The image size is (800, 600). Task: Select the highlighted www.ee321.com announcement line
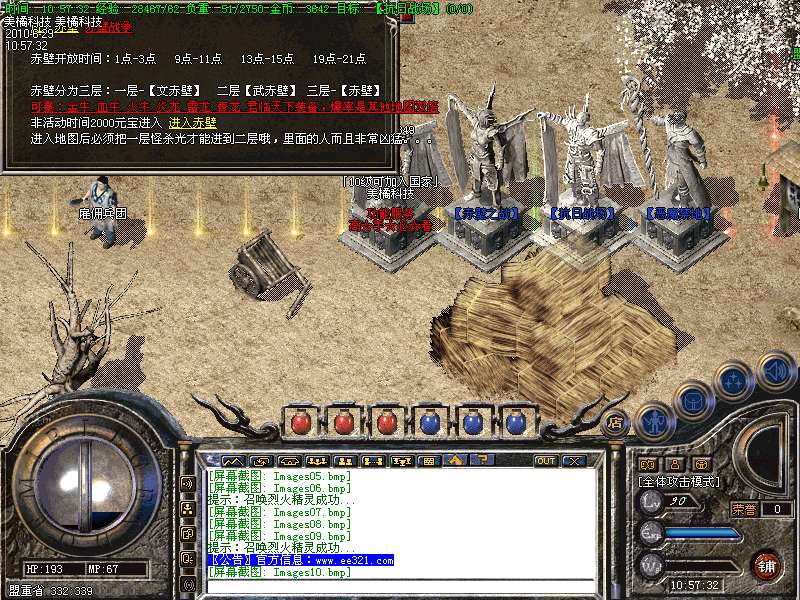point(300,561)
